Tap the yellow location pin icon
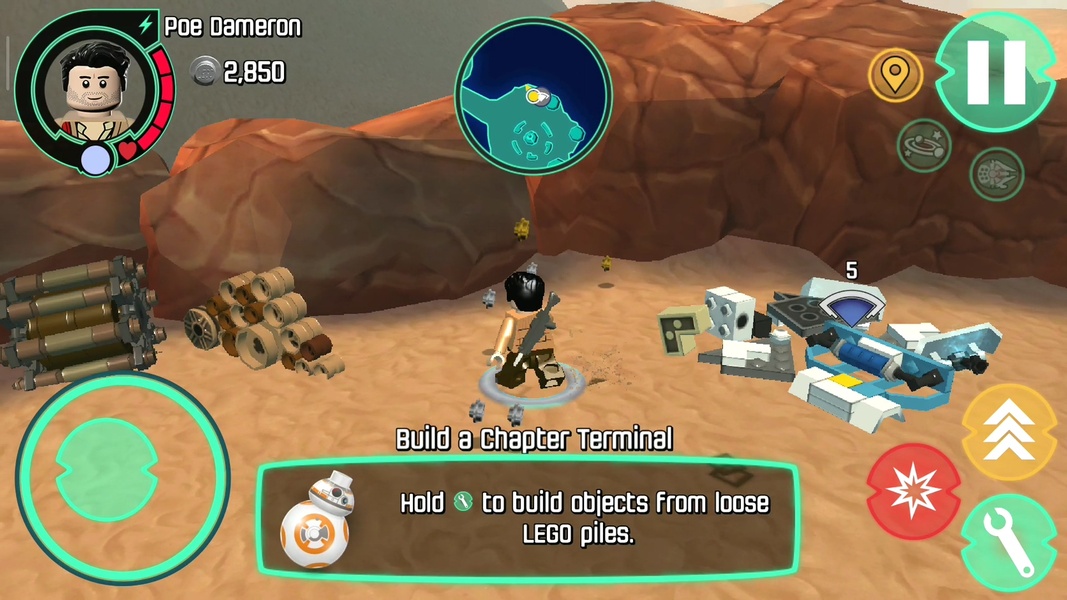The height and width of the screenshot is (600, 1067). [x=895, y=75]
